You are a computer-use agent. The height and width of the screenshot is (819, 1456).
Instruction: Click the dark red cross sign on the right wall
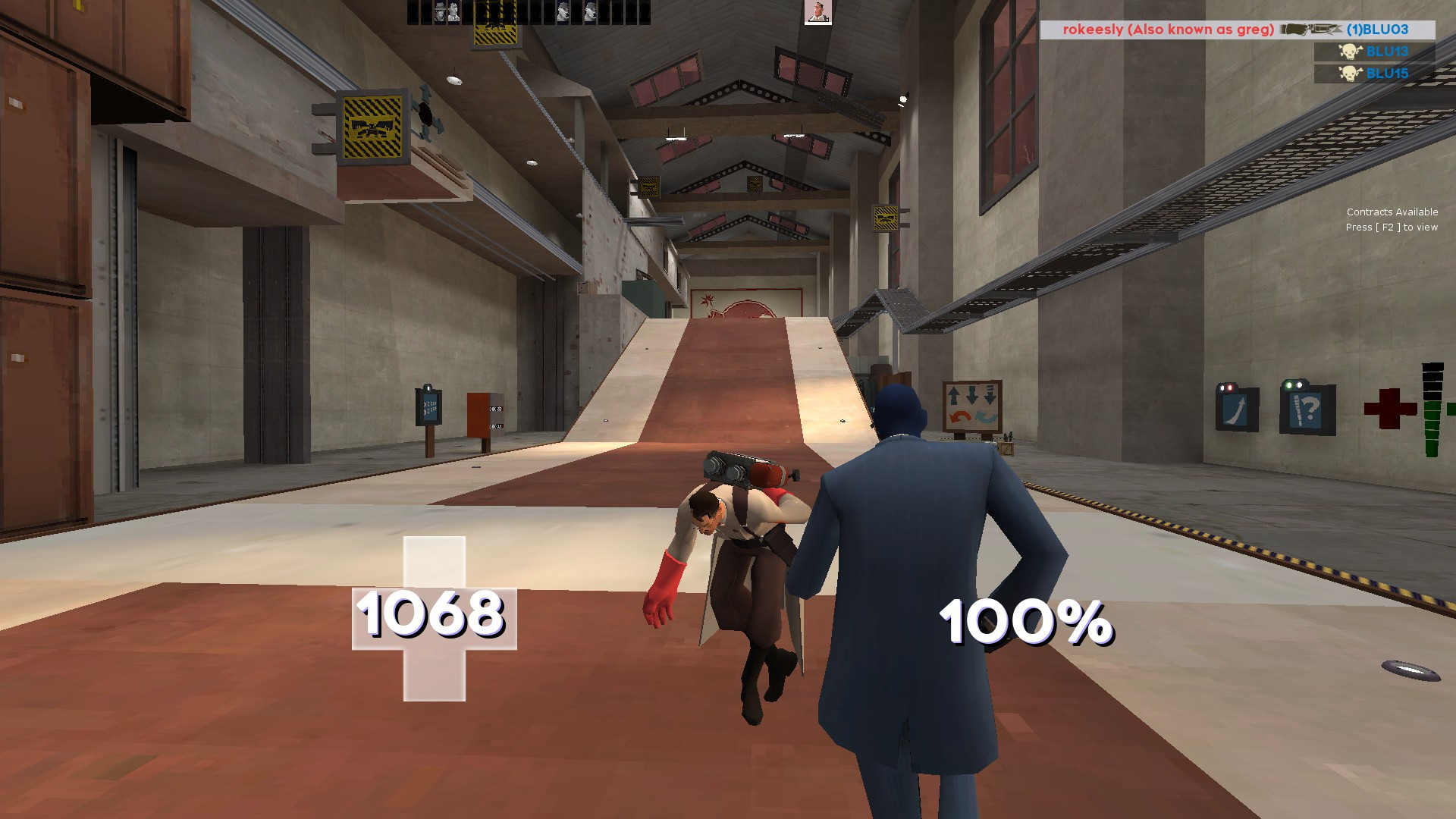1390,409
